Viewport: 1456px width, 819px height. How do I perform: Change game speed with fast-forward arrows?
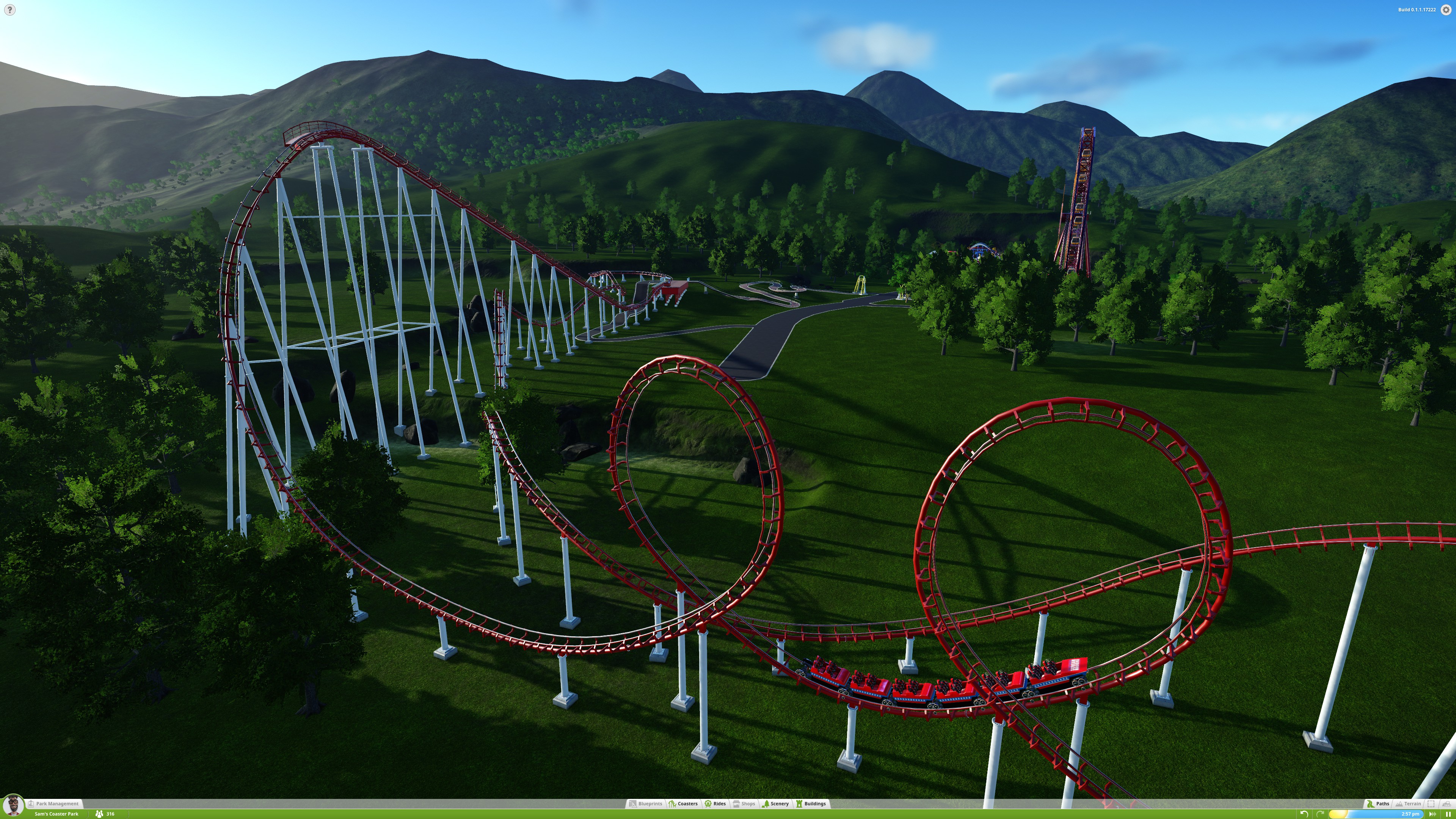point(1432,814)
